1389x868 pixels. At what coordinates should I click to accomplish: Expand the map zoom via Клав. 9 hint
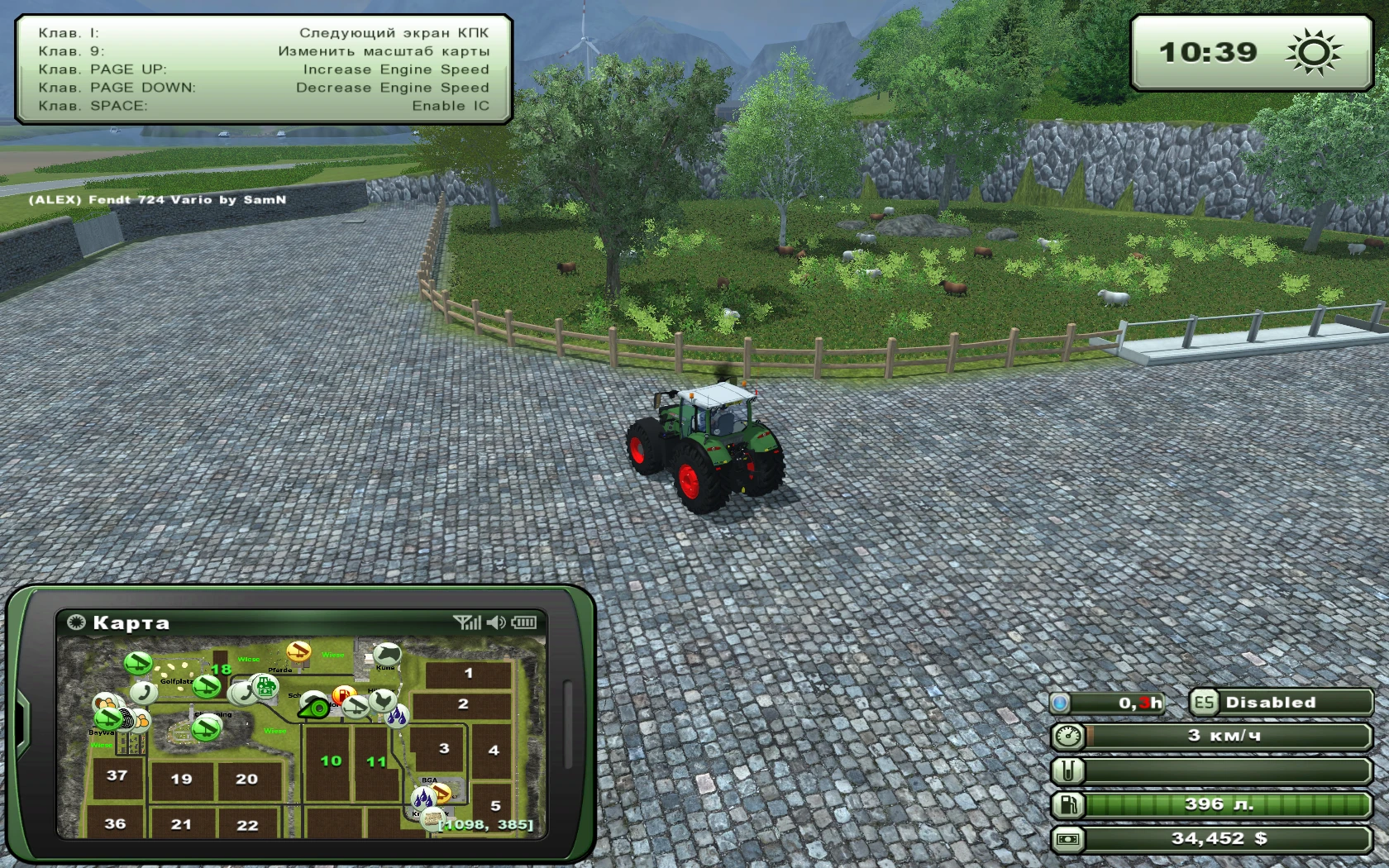point(265,50)
